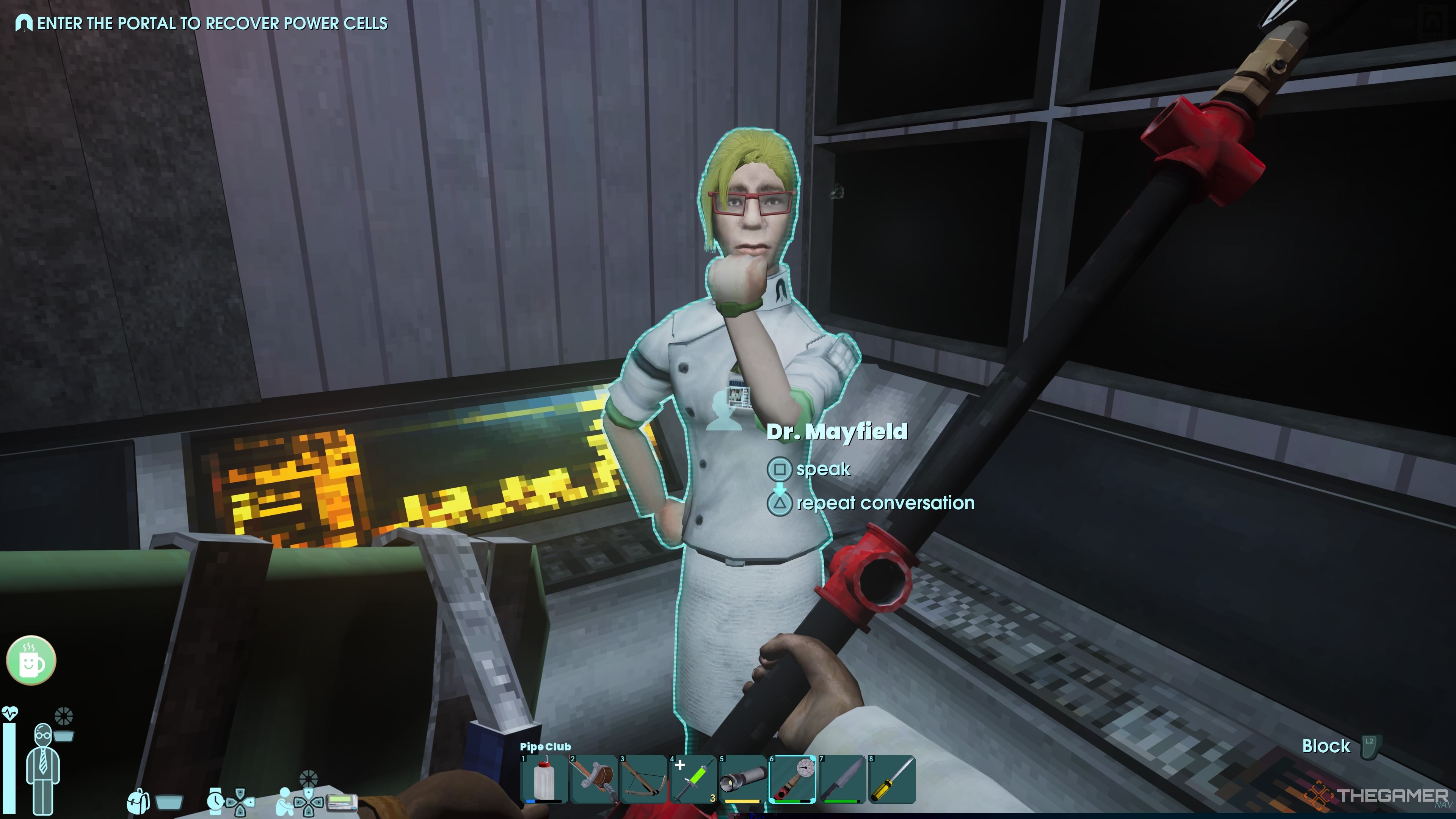Image resolution: width=1456 pixels, height=819 pixels.
Task: Equip the flashlight from the hotbar
Action: pyautogui.click(x=743, y=780)
